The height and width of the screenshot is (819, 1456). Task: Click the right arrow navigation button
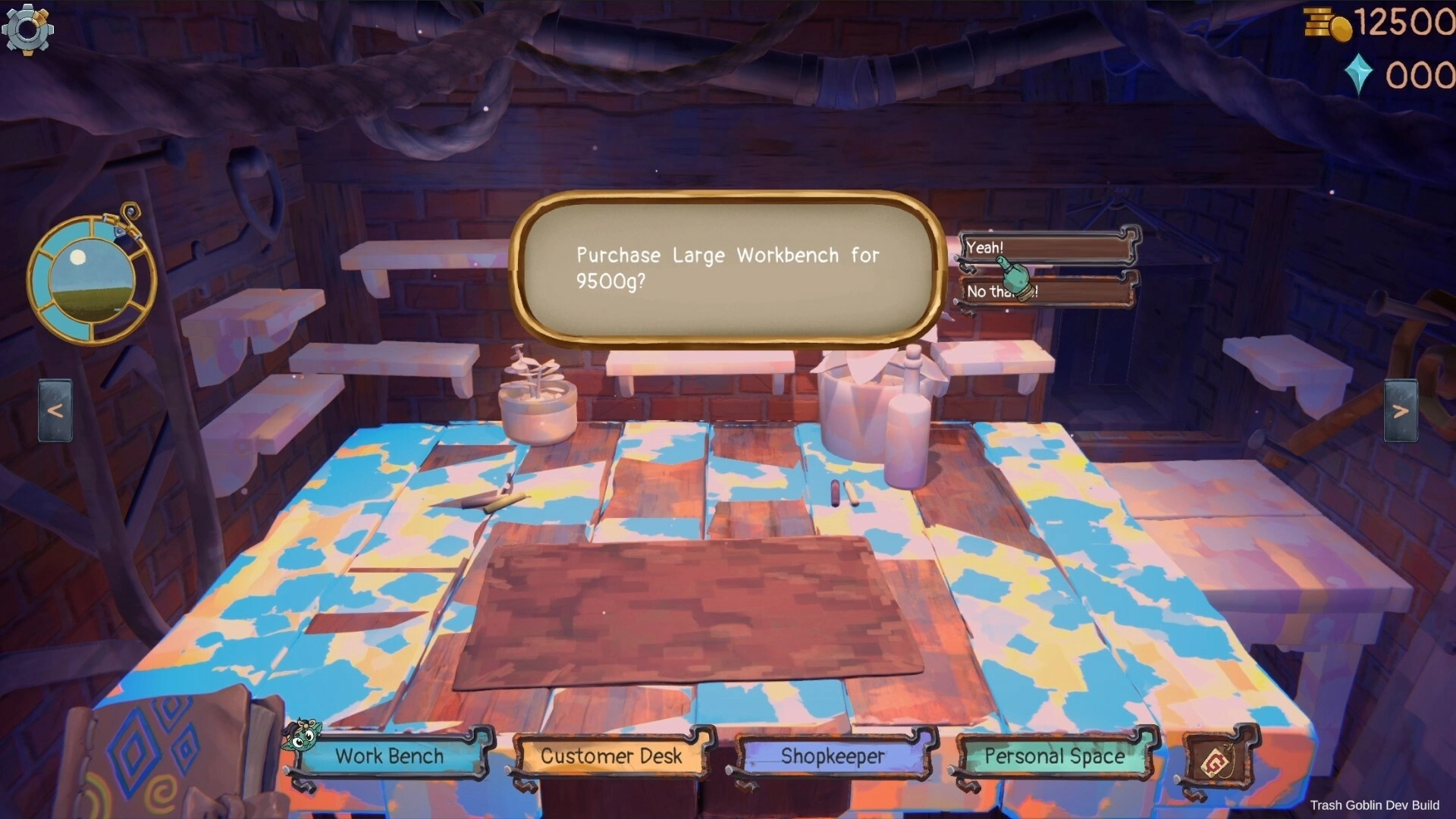click(x=1400, y=410)
